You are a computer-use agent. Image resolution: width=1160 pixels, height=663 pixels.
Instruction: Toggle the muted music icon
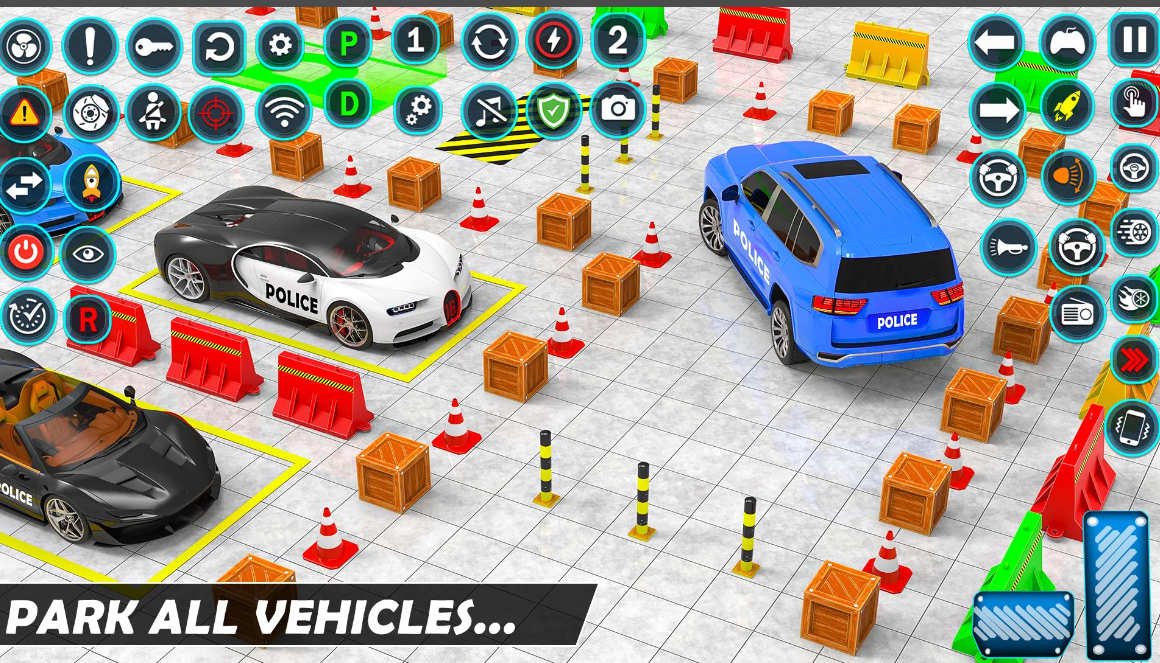click(490, 111)
